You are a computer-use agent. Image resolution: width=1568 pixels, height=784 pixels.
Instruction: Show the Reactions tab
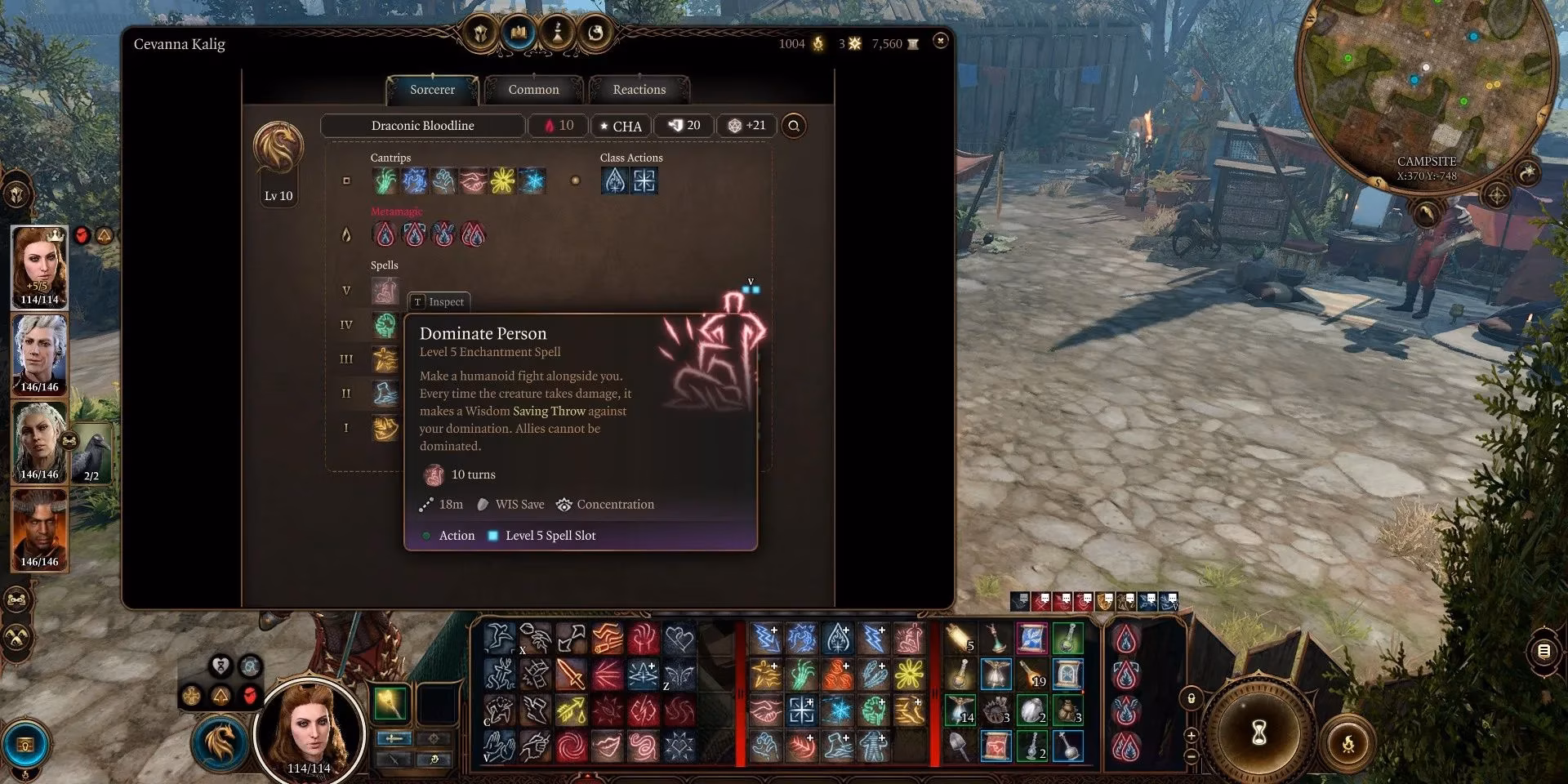[x=639, y=90]
